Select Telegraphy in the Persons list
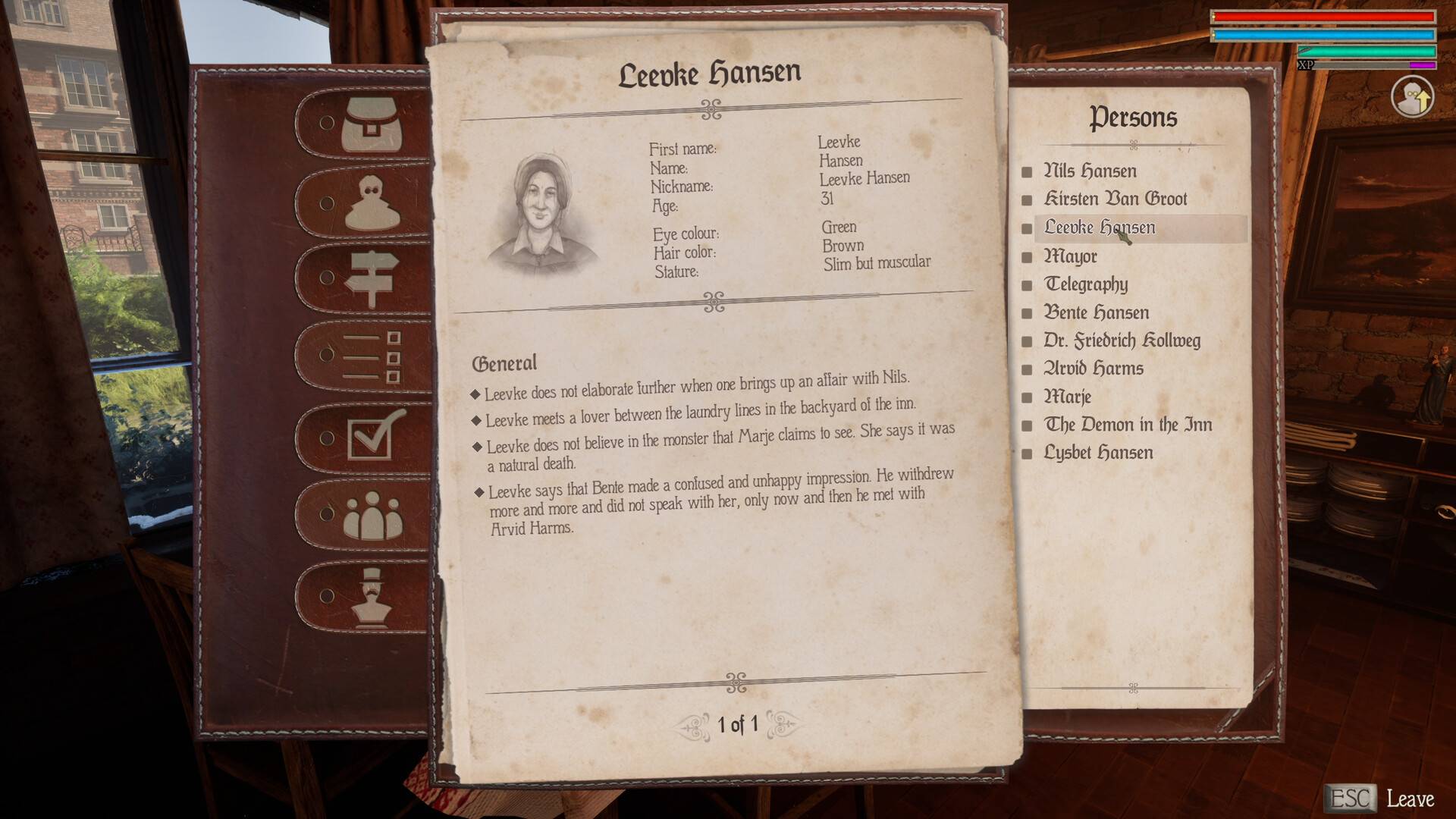 1086,284
